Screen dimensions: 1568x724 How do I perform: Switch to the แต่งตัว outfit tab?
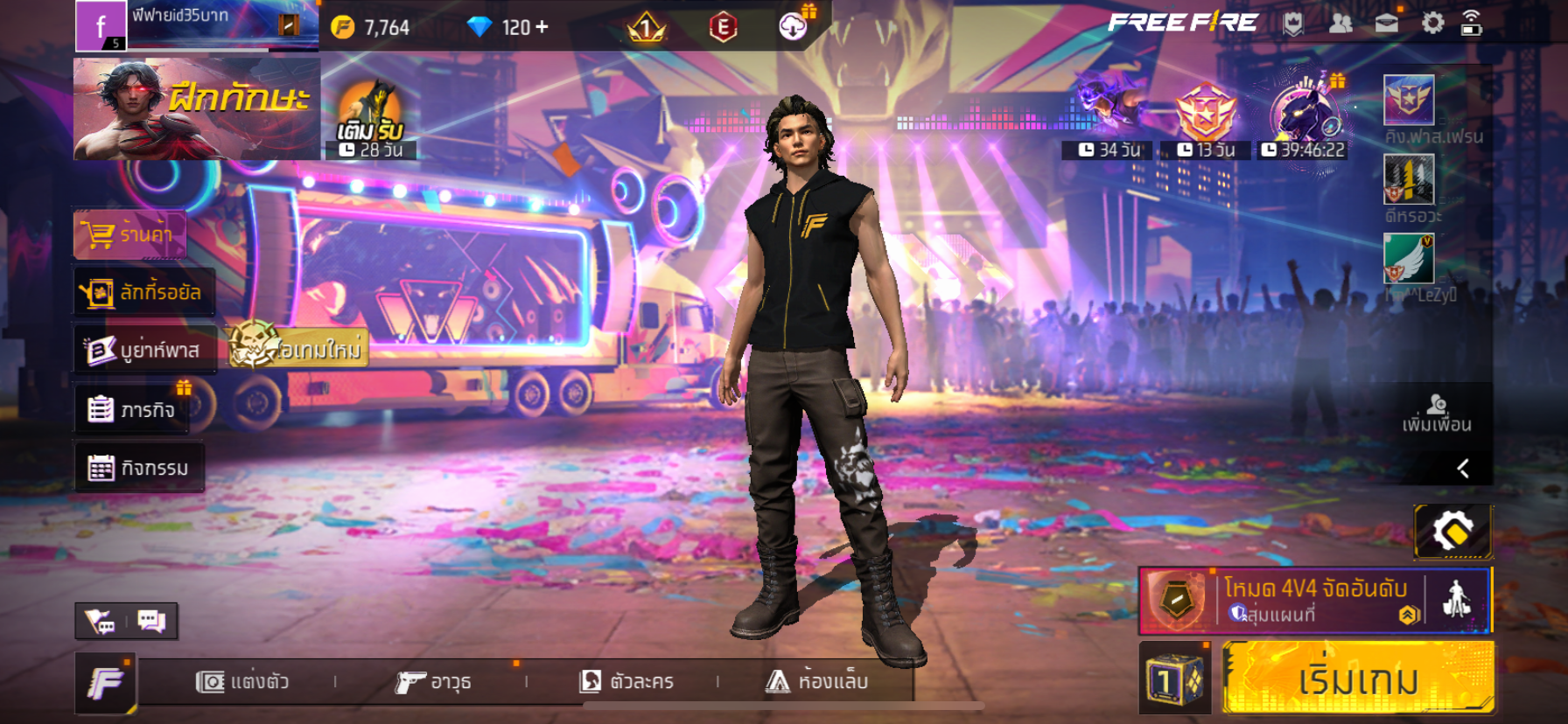[x=242, y=681]
